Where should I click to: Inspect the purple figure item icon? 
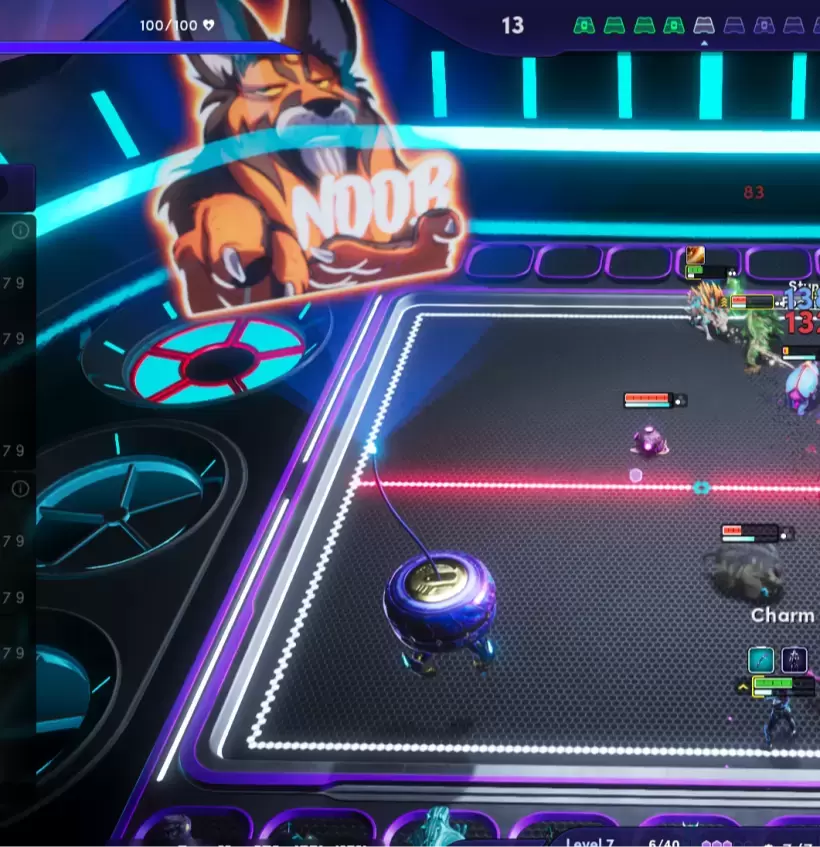point(795,660)
